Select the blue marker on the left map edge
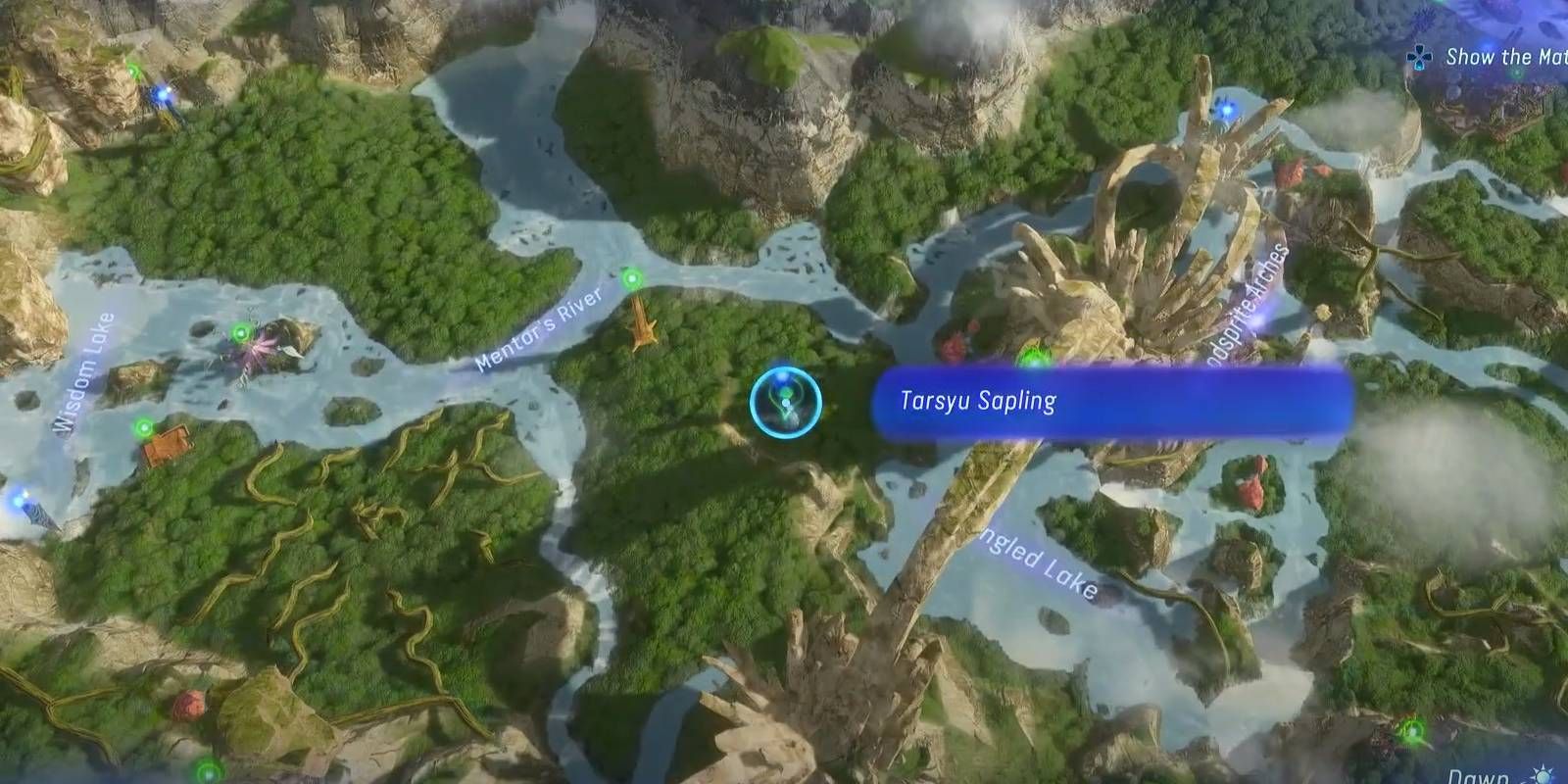Screen dimensions: 1568x784 pos(20,502)
